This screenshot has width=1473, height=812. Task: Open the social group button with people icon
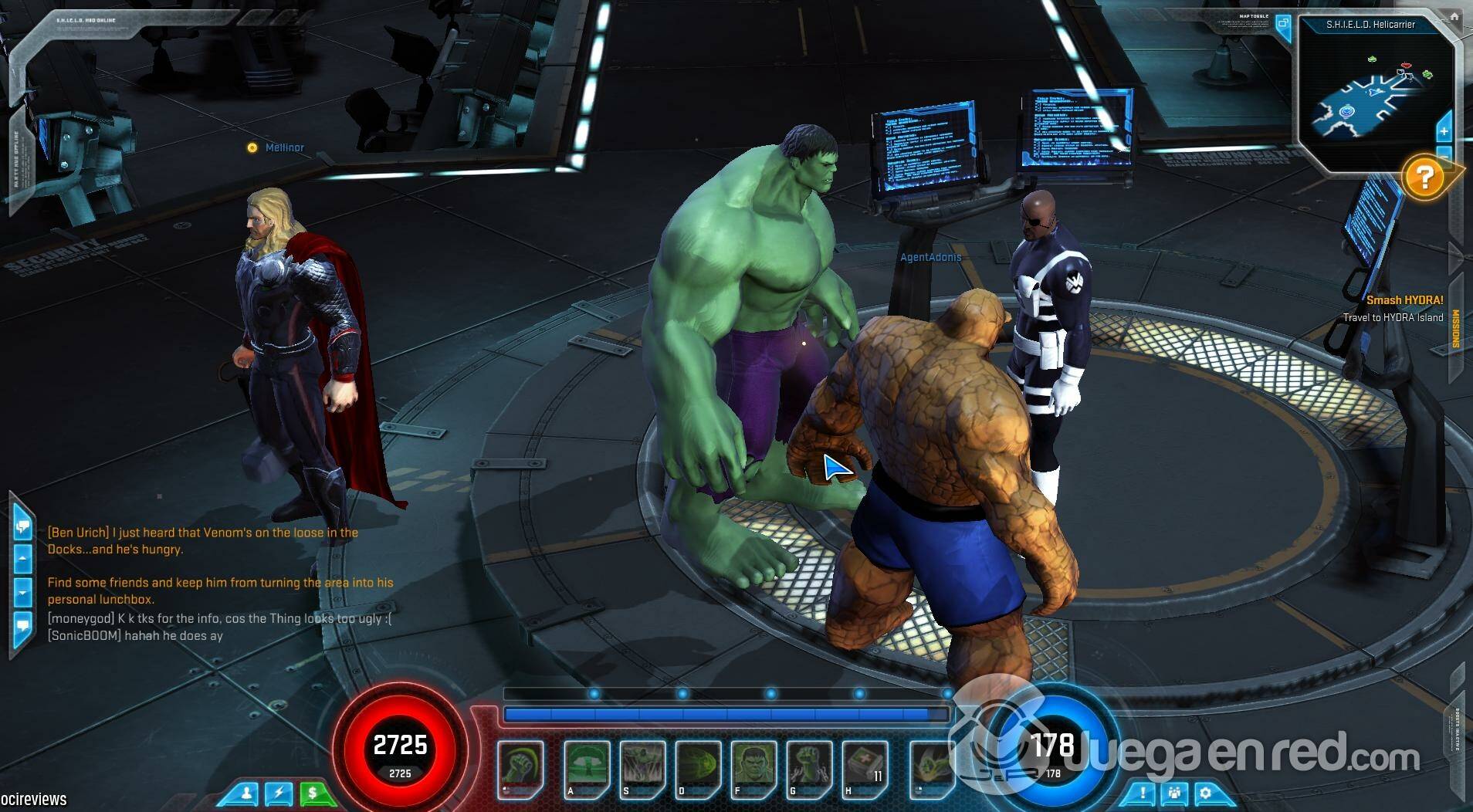1174,793
